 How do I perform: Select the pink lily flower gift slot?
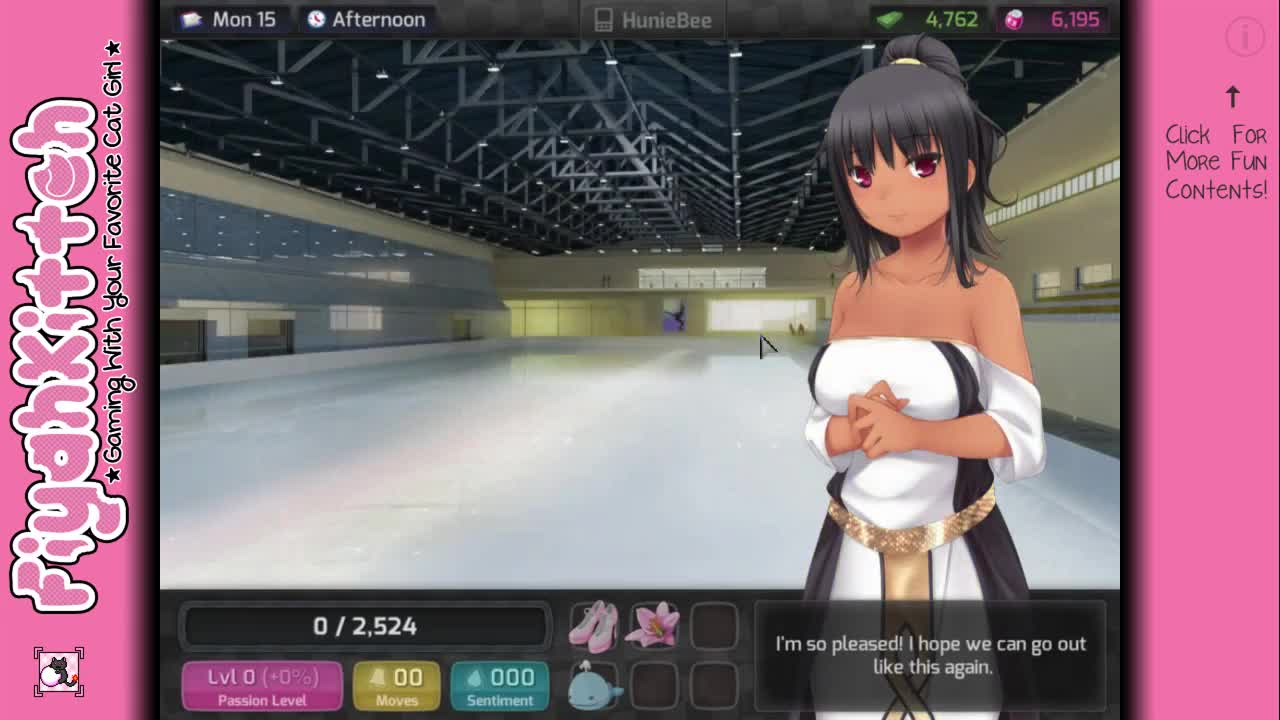click(653, 626)
